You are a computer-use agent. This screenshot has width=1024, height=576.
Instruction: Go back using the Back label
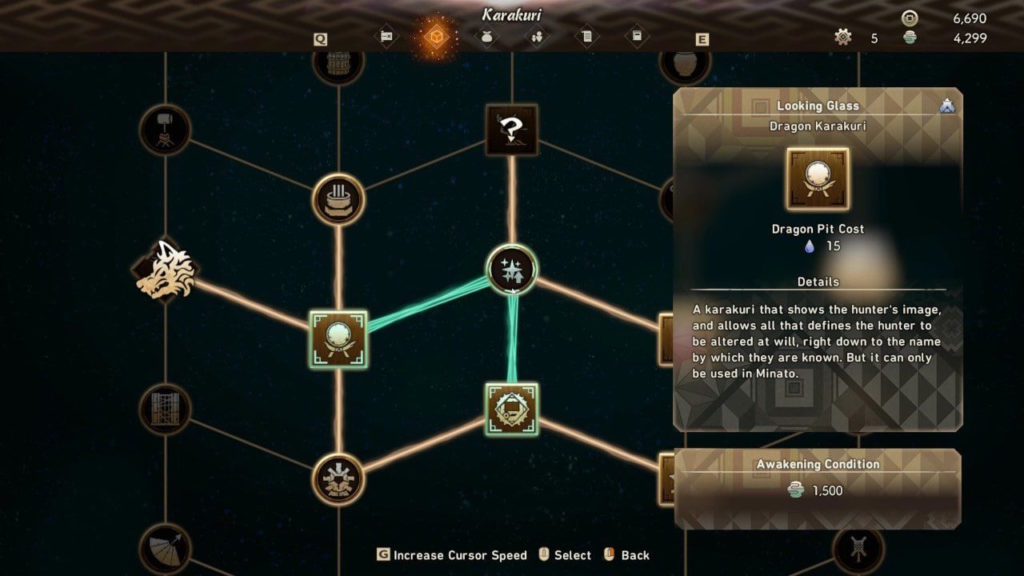point(635,555)
